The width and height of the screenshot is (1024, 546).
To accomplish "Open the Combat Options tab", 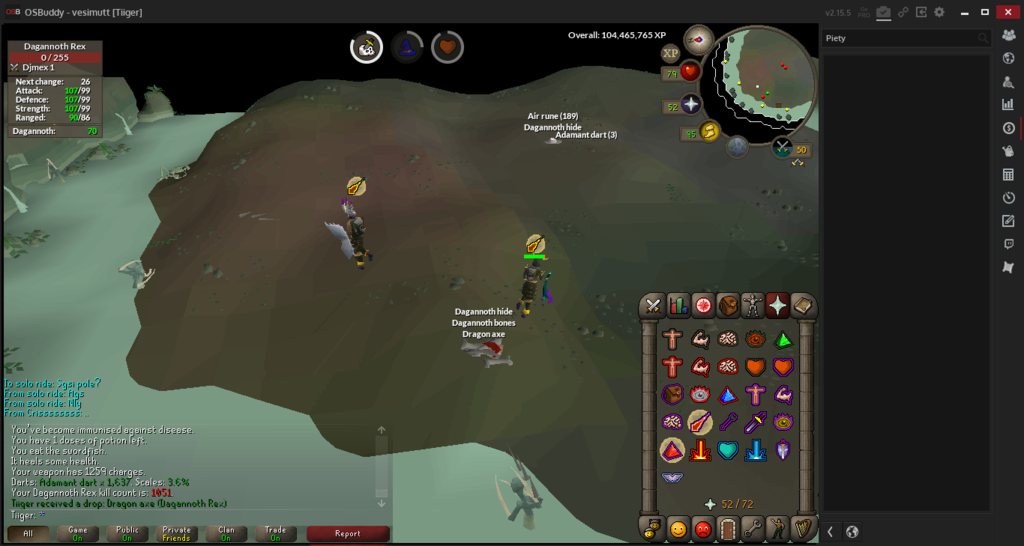I will (653, 305).
